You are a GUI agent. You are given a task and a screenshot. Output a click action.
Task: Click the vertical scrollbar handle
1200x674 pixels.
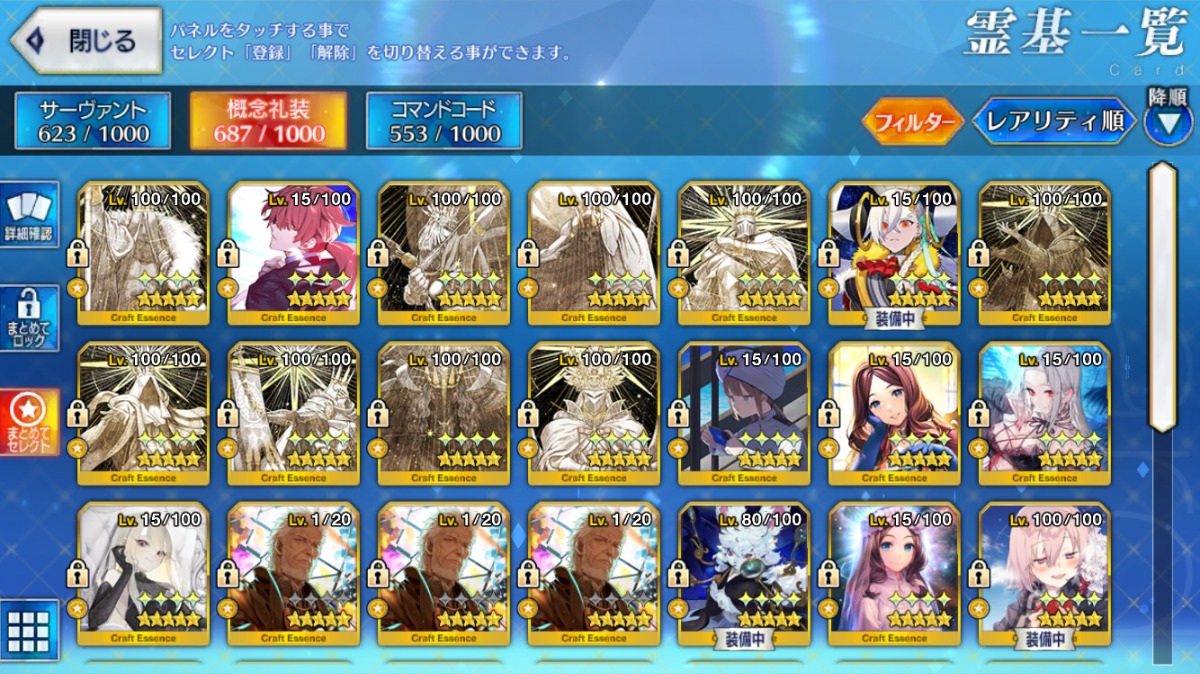tap(1162, 295)
